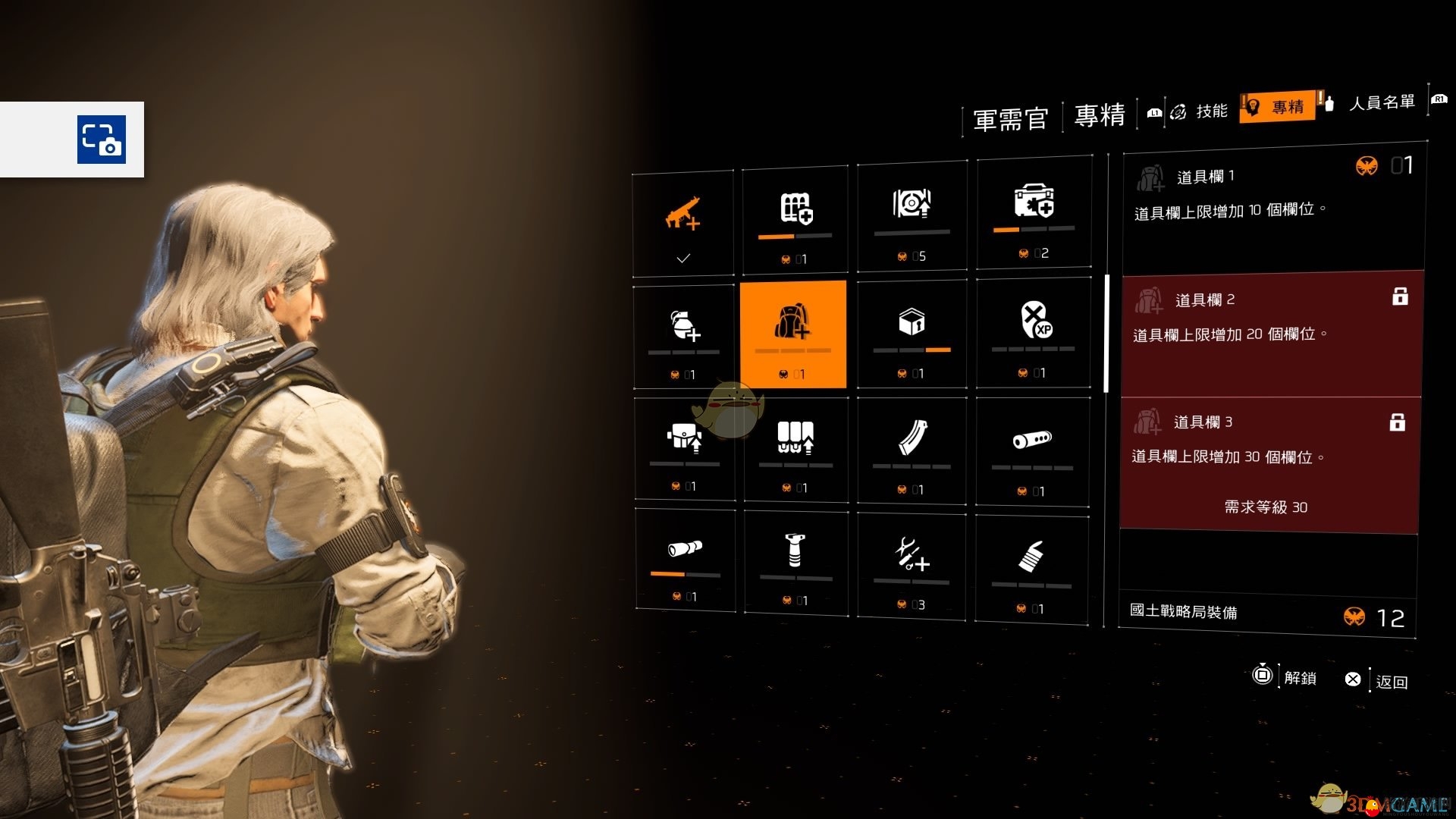Image resolution: width=1456 pixels, height=819 pixels.
Task: Open the 人員名單 tab
Action: [x=1381, y=103]
